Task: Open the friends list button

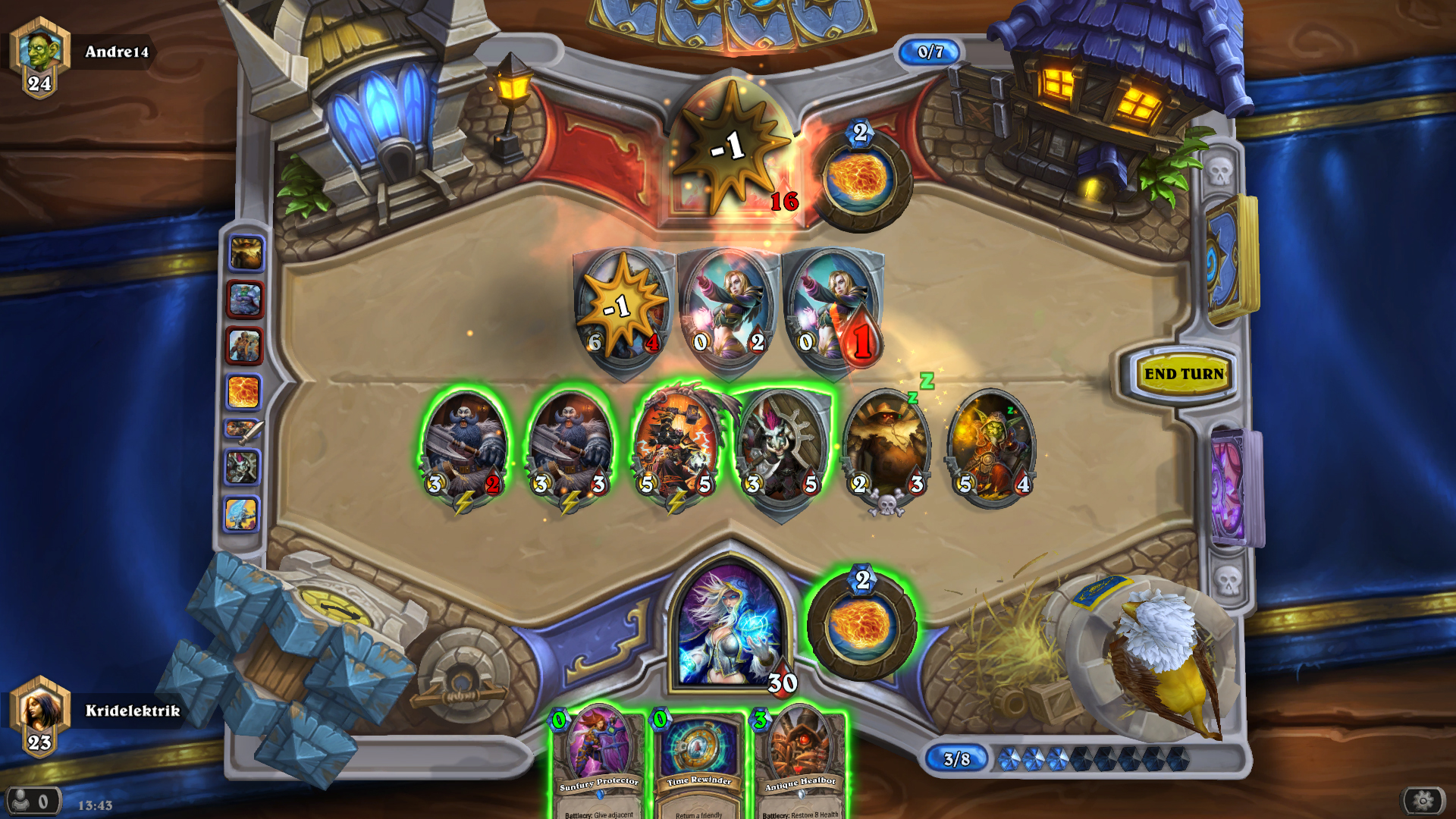Action: (x=32, y=800)
